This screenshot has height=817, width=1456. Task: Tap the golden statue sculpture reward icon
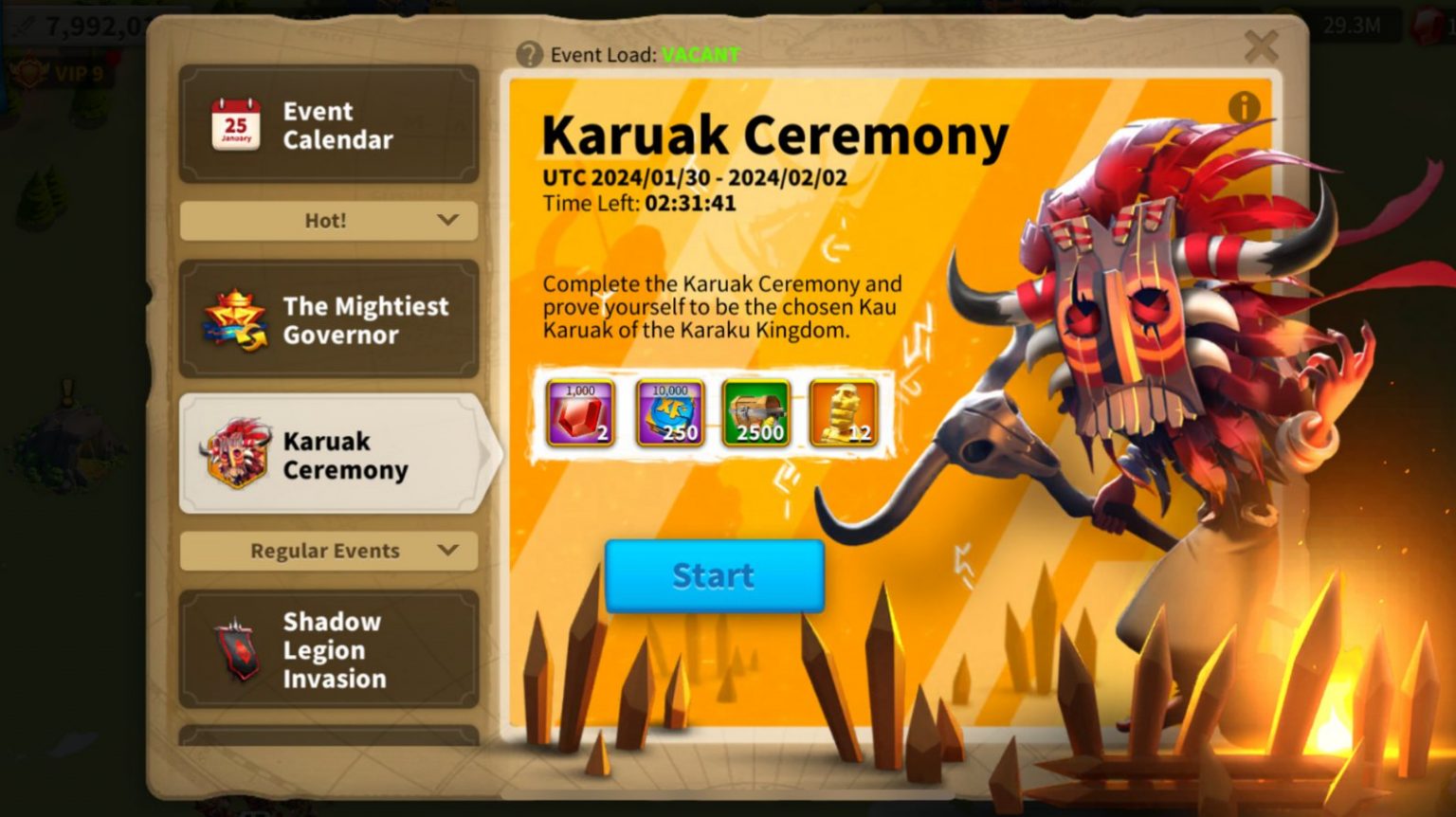pos(844,411)
